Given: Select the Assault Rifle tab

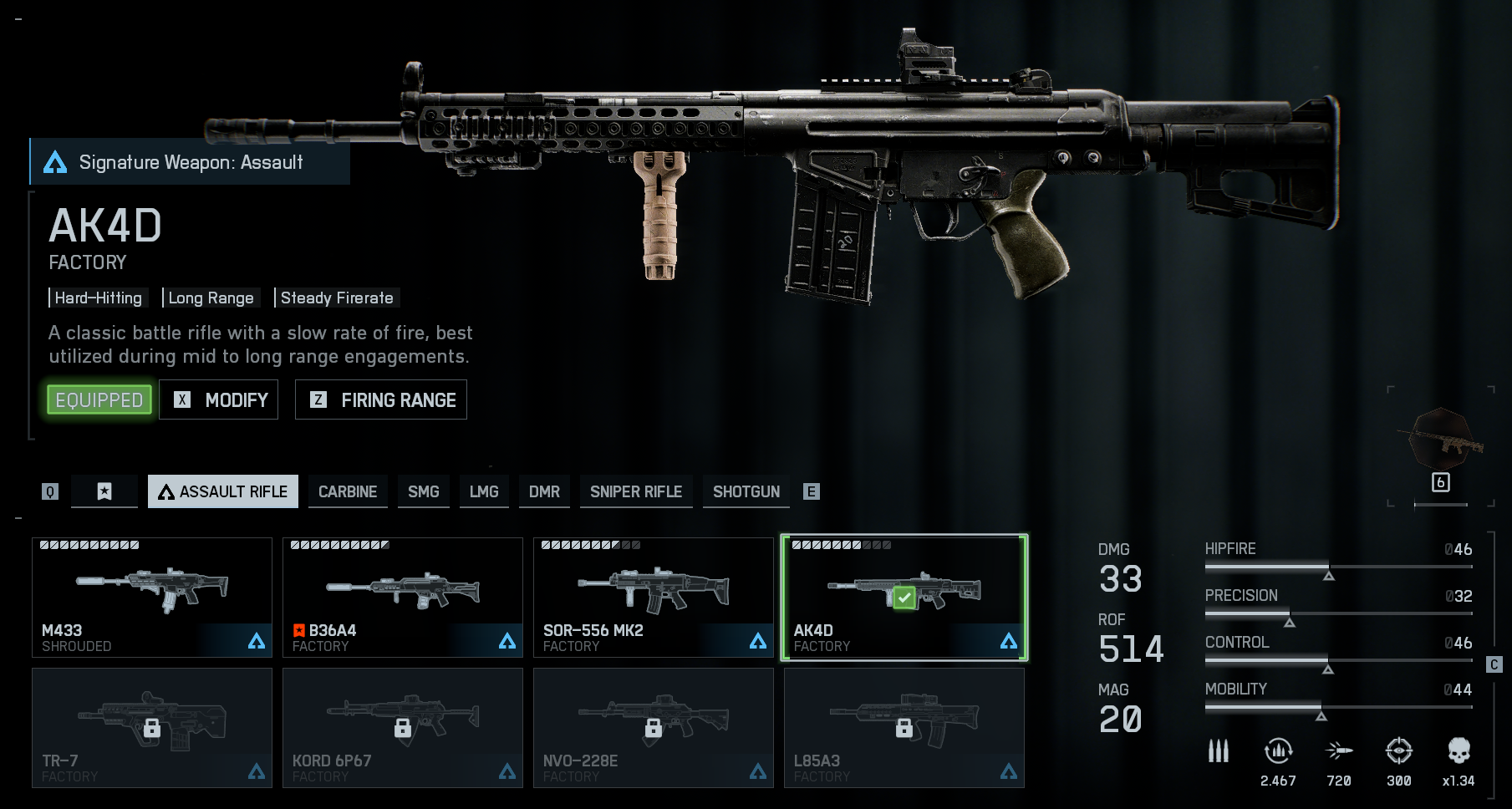Looking at the screenshot, I should coord(223,491).
